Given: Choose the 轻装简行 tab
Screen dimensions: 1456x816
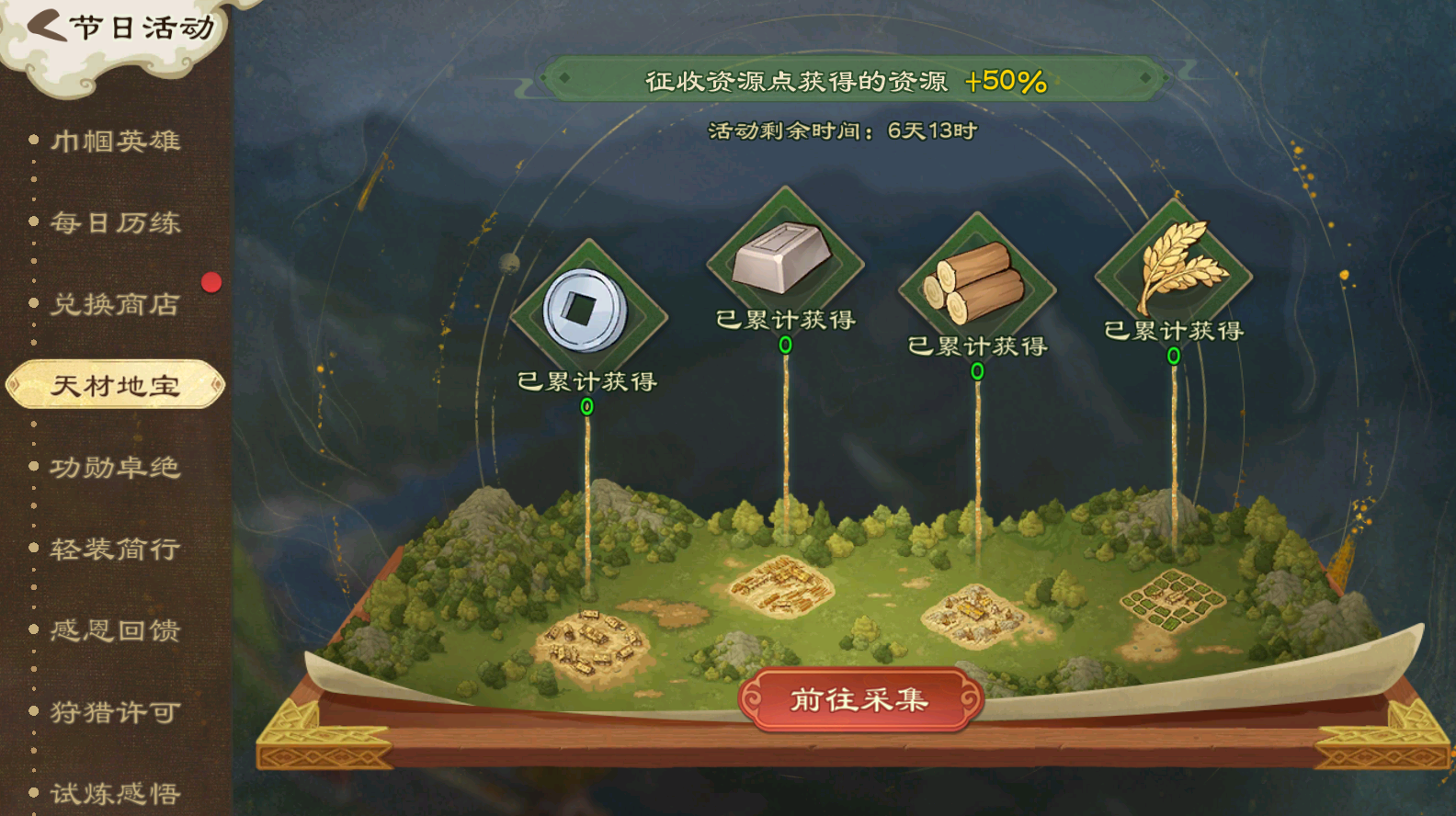Looking at the screenshot, I should point(115,550).
